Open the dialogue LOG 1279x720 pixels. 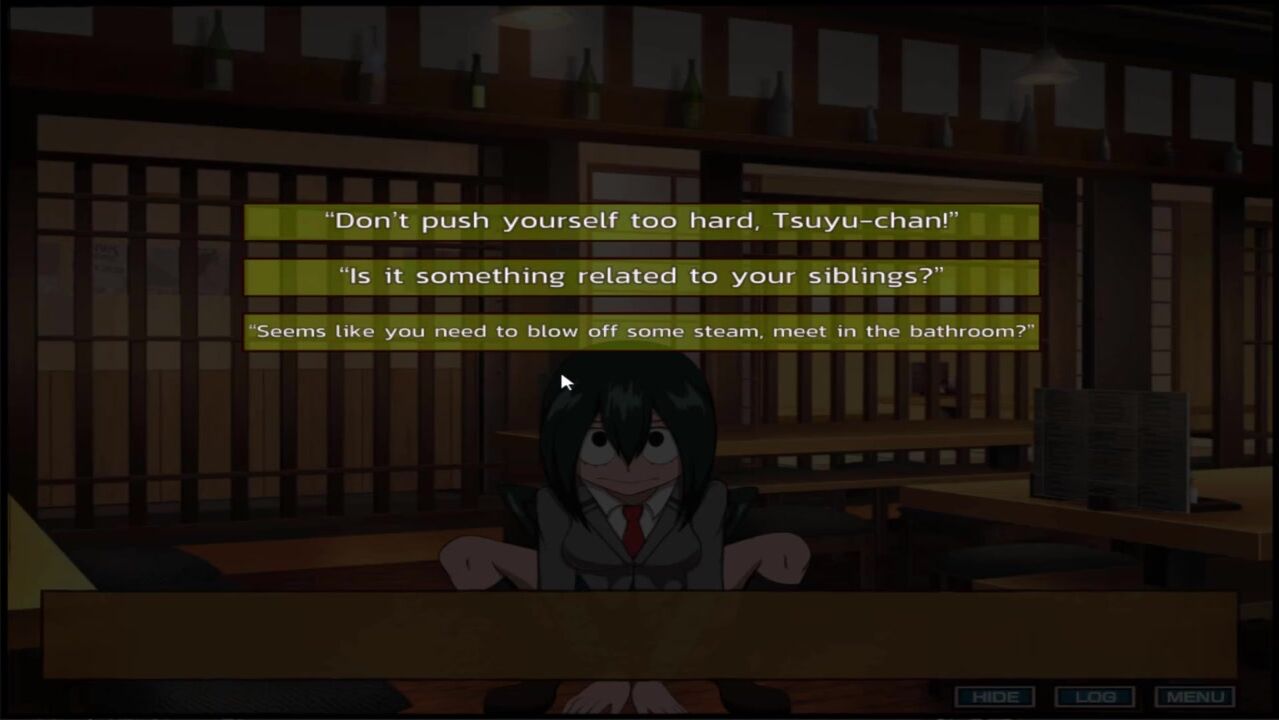[x=1094, y=697]
